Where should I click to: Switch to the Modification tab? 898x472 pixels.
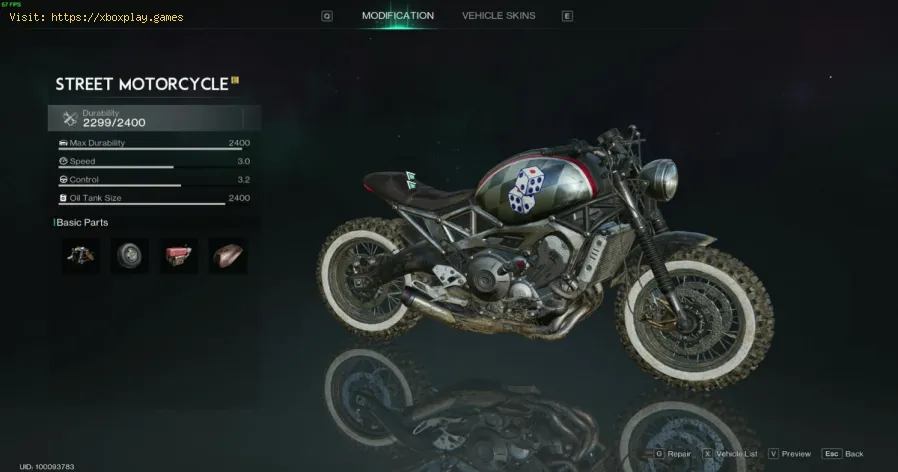[397, 16]
